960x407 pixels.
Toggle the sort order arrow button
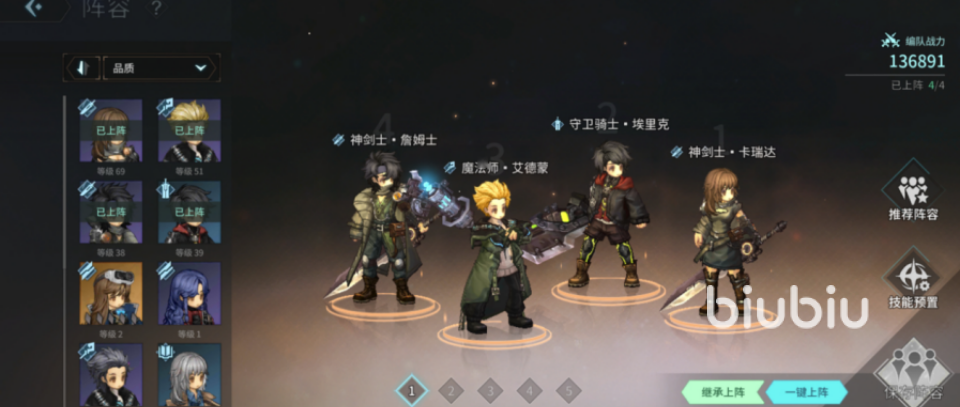click(81, 68)
